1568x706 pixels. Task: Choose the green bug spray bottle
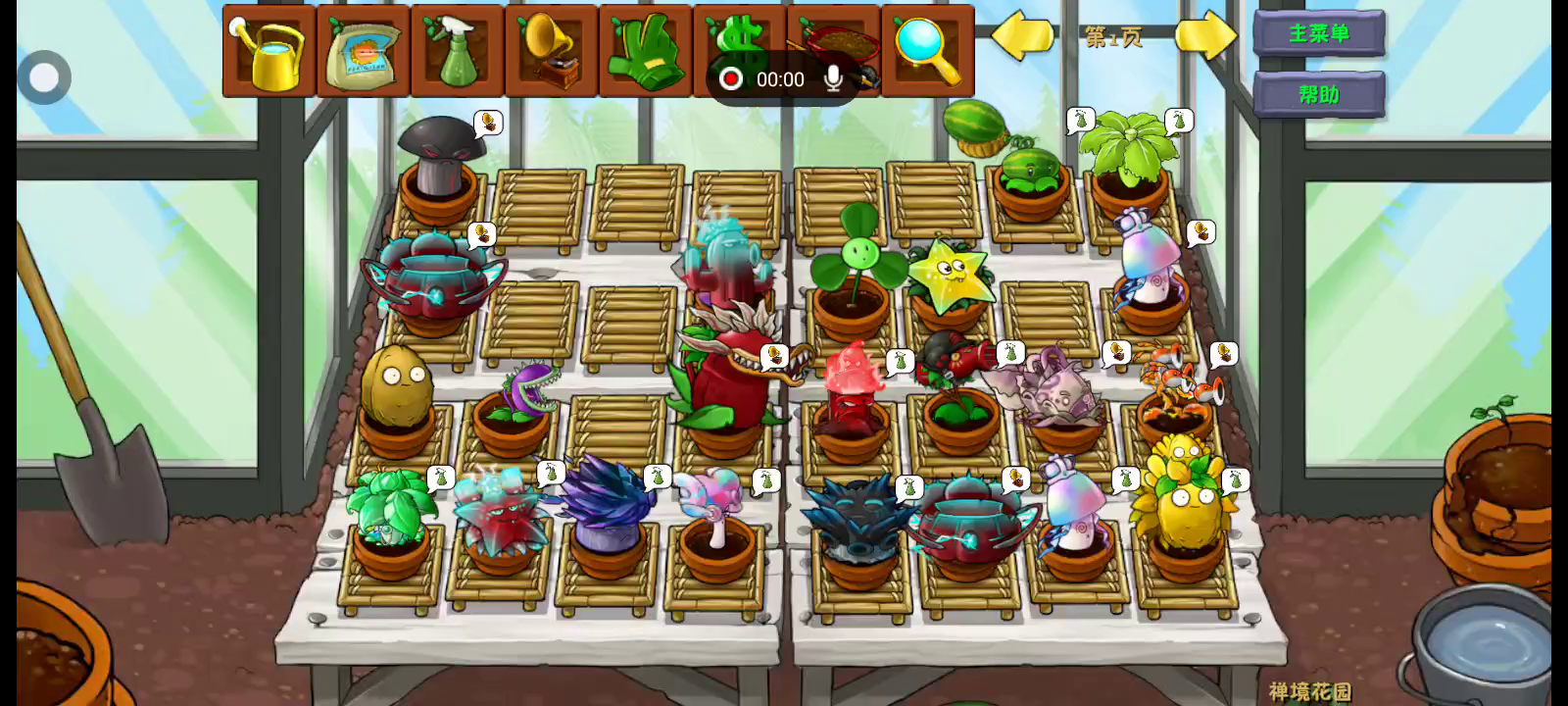(x=457, y=51)
